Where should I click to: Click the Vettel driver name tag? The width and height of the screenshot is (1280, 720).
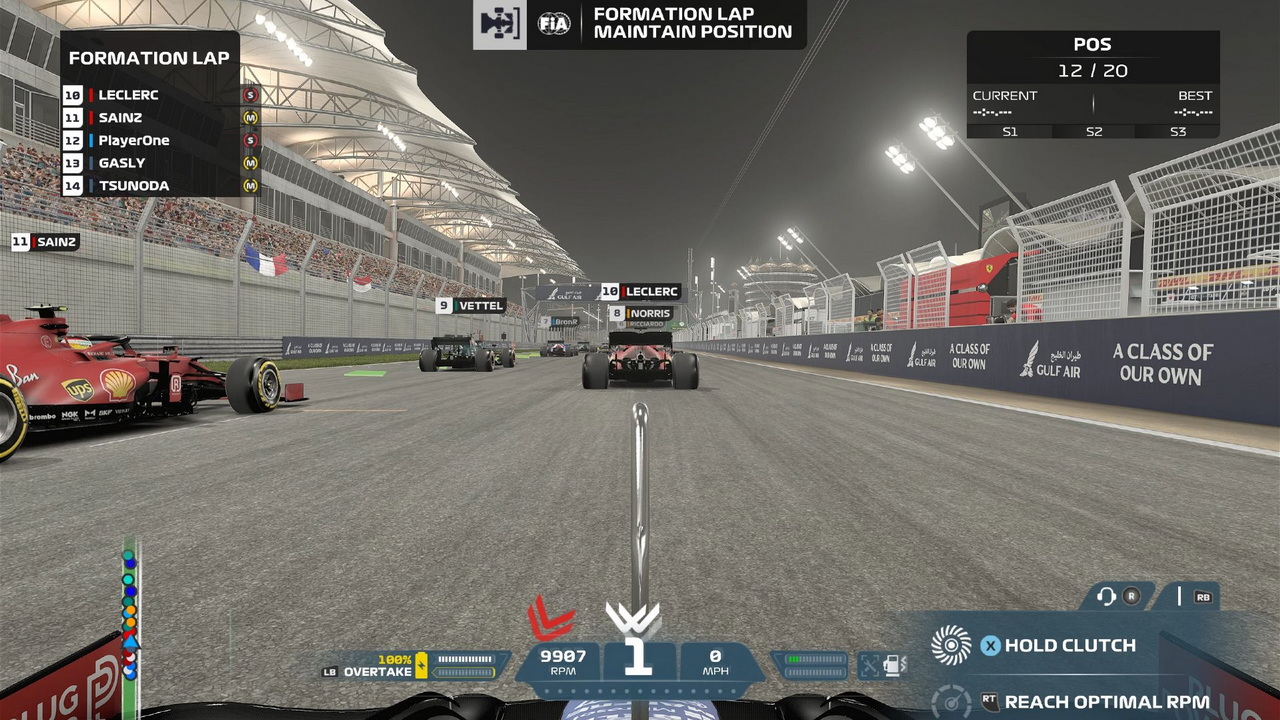(x=471, y=306)
